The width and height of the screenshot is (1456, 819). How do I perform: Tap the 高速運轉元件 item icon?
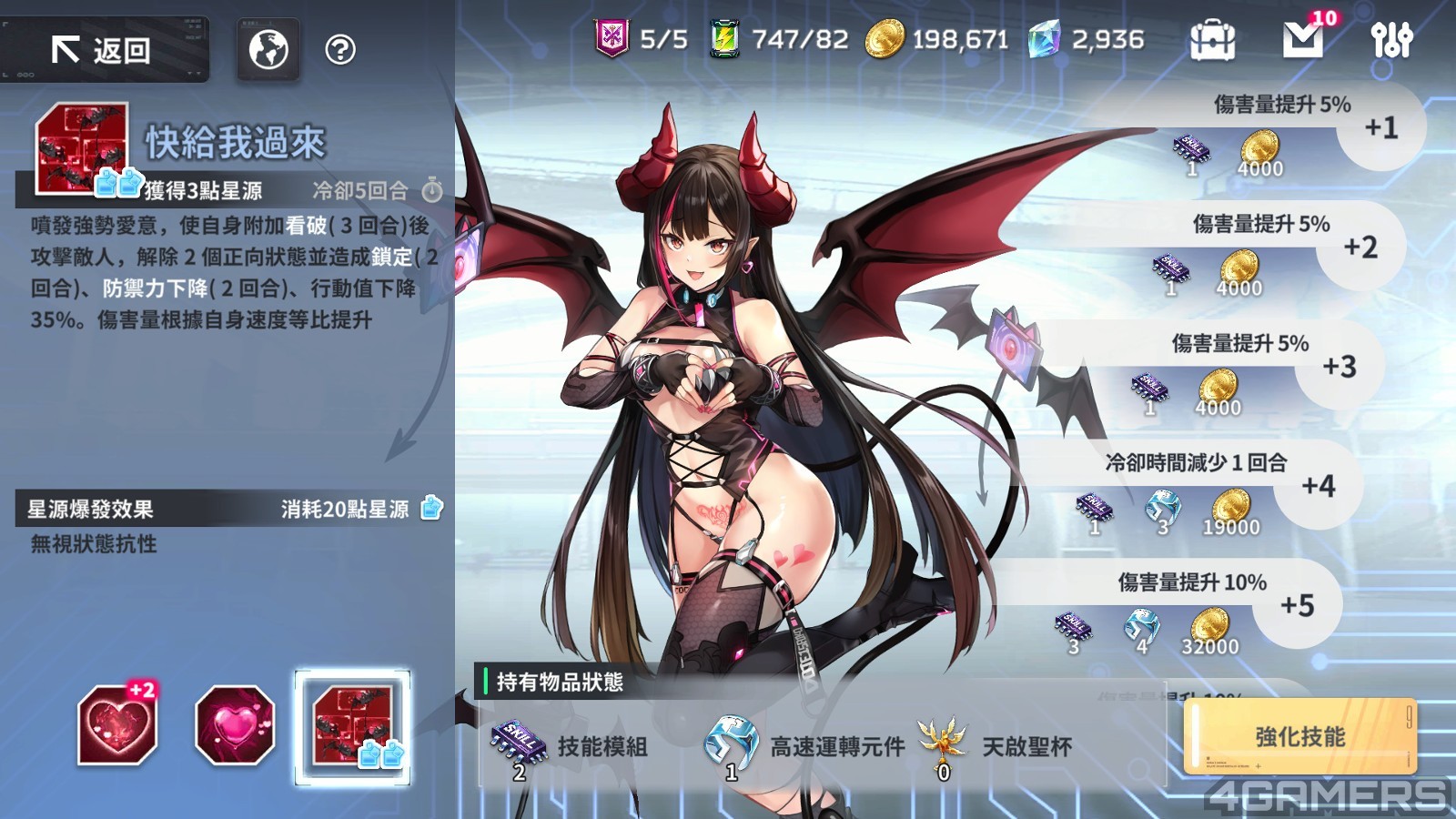click(x=731, y=743)
